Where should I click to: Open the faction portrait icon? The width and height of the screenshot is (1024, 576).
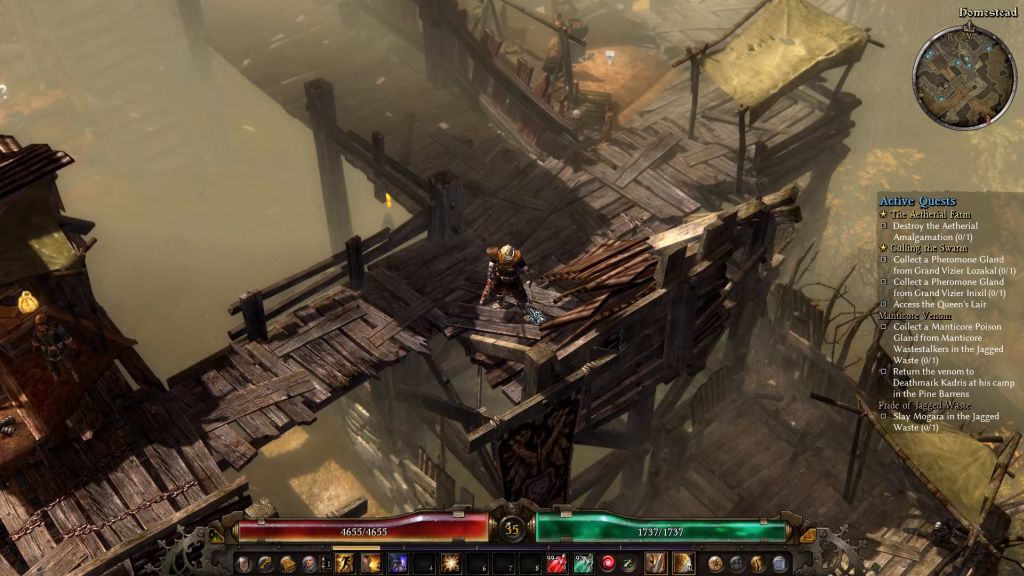pyautogui.click(x=309, y=563)
